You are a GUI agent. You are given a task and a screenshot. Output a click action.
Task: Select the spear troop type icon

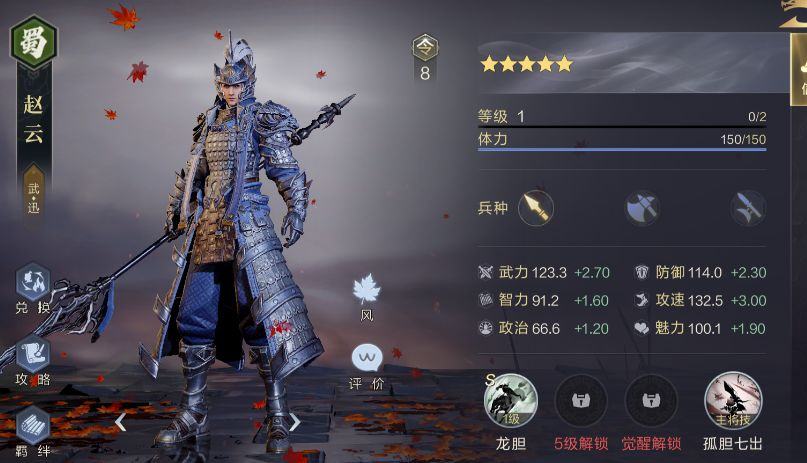click(x=537, y=208)
